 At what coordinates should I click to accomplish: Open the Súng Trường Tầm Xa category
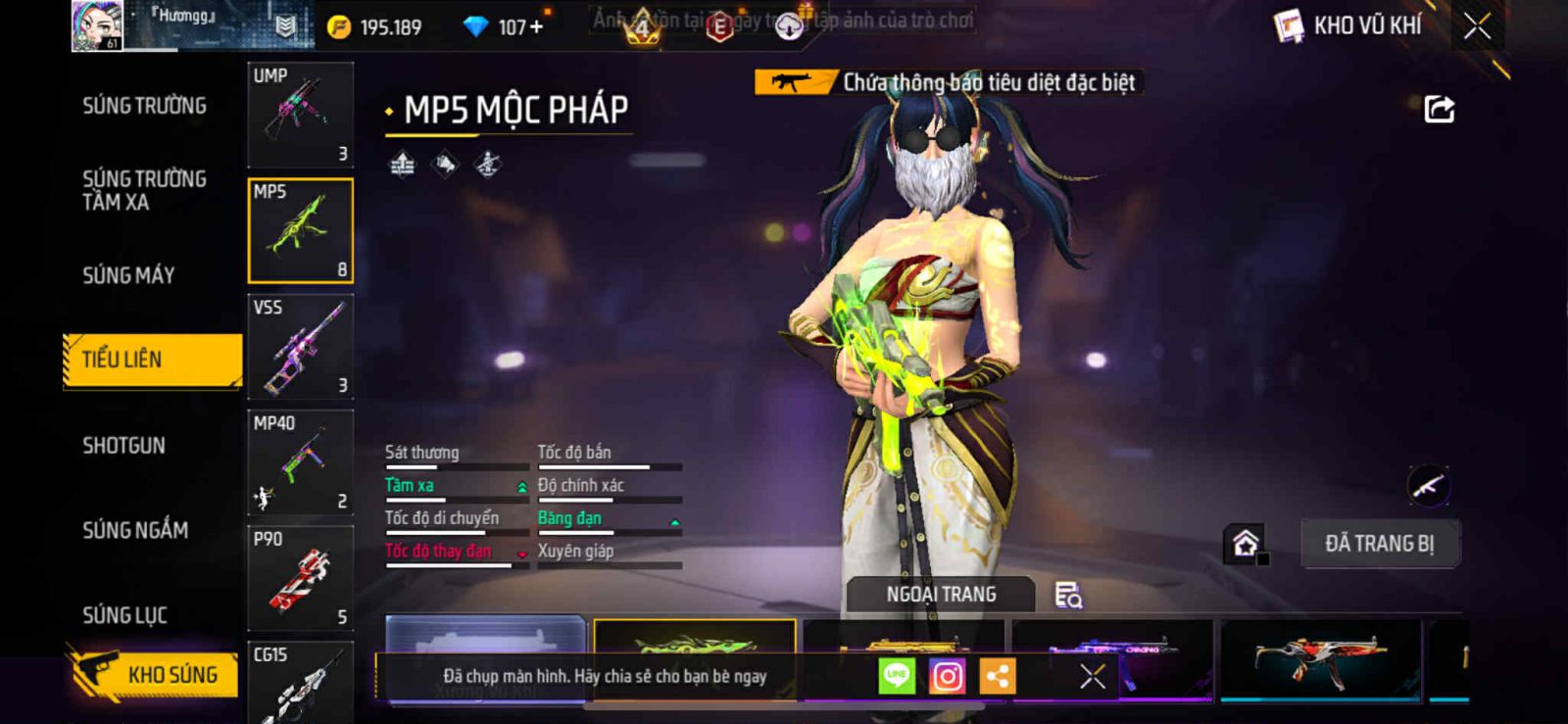coord(144,190)
